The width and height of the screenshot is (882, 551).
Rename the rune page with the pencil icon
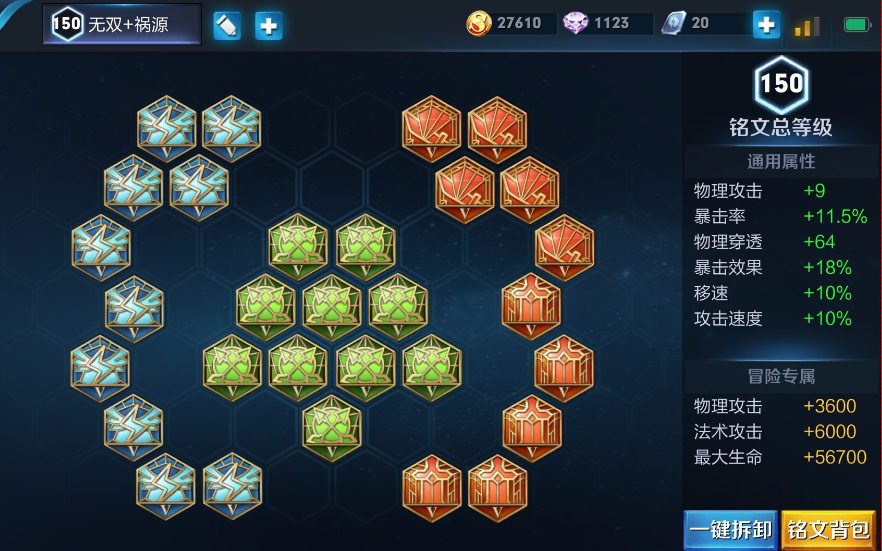click(227, 25)
